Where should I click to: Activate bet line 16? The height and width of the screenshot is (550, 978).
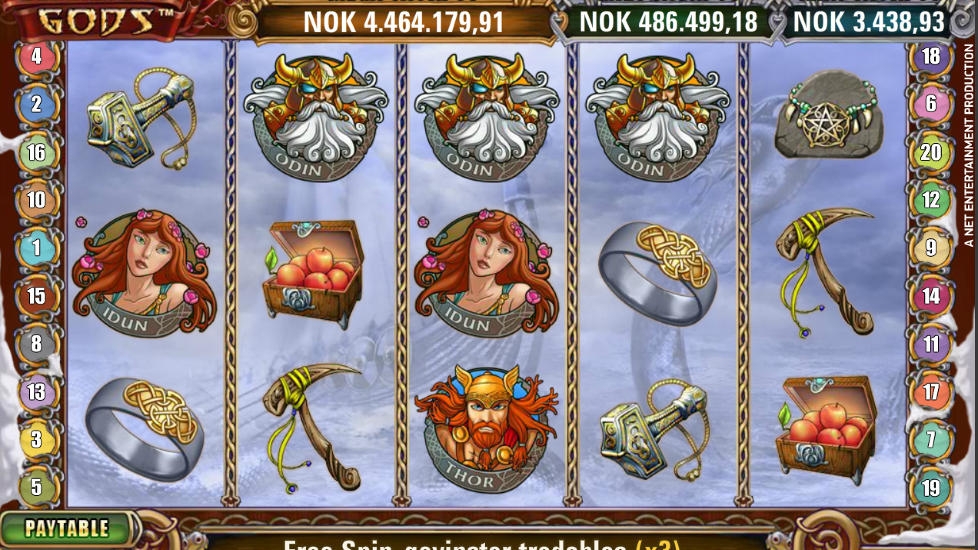point(36,152)
